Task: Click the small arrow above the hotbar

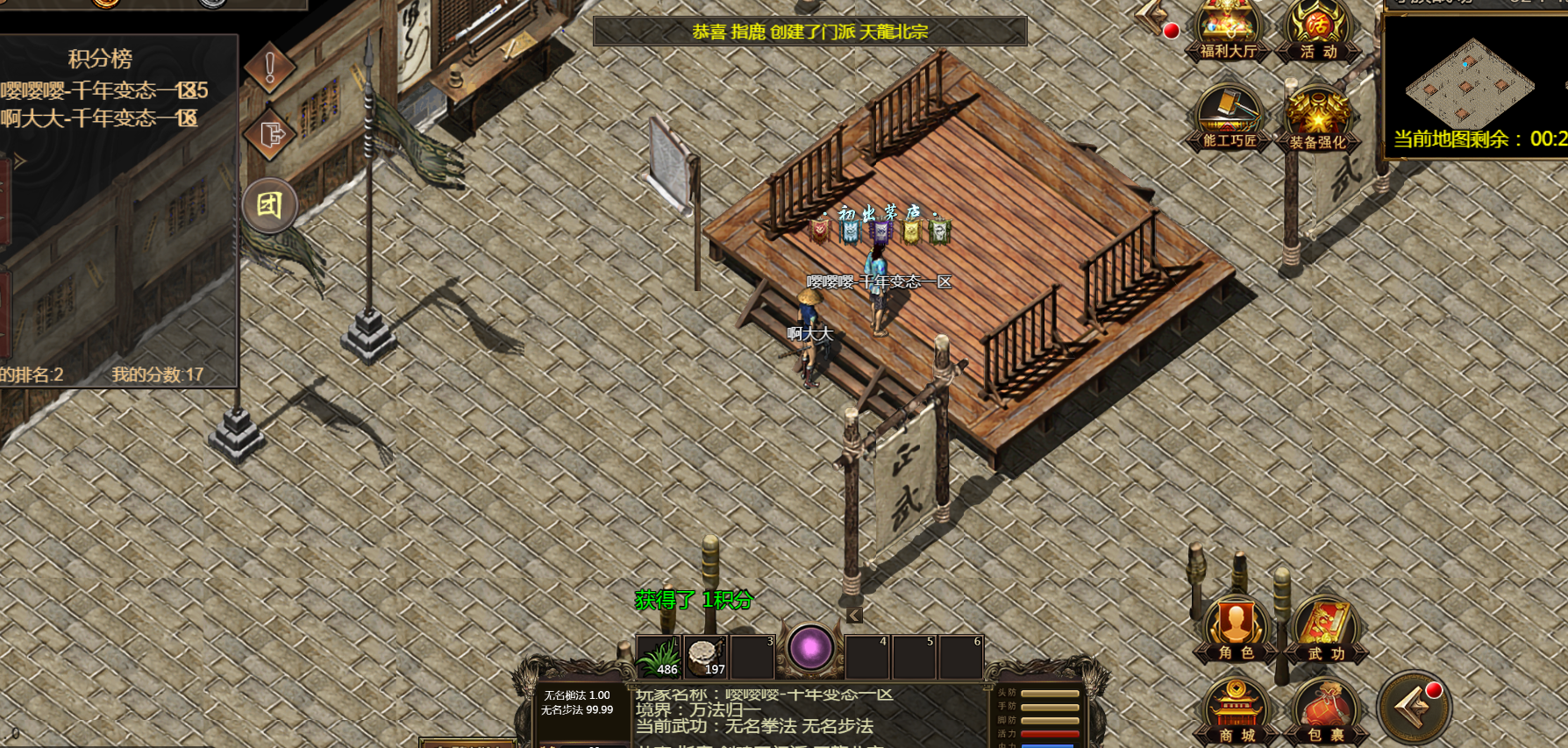Action: click(x=855, y=616)
